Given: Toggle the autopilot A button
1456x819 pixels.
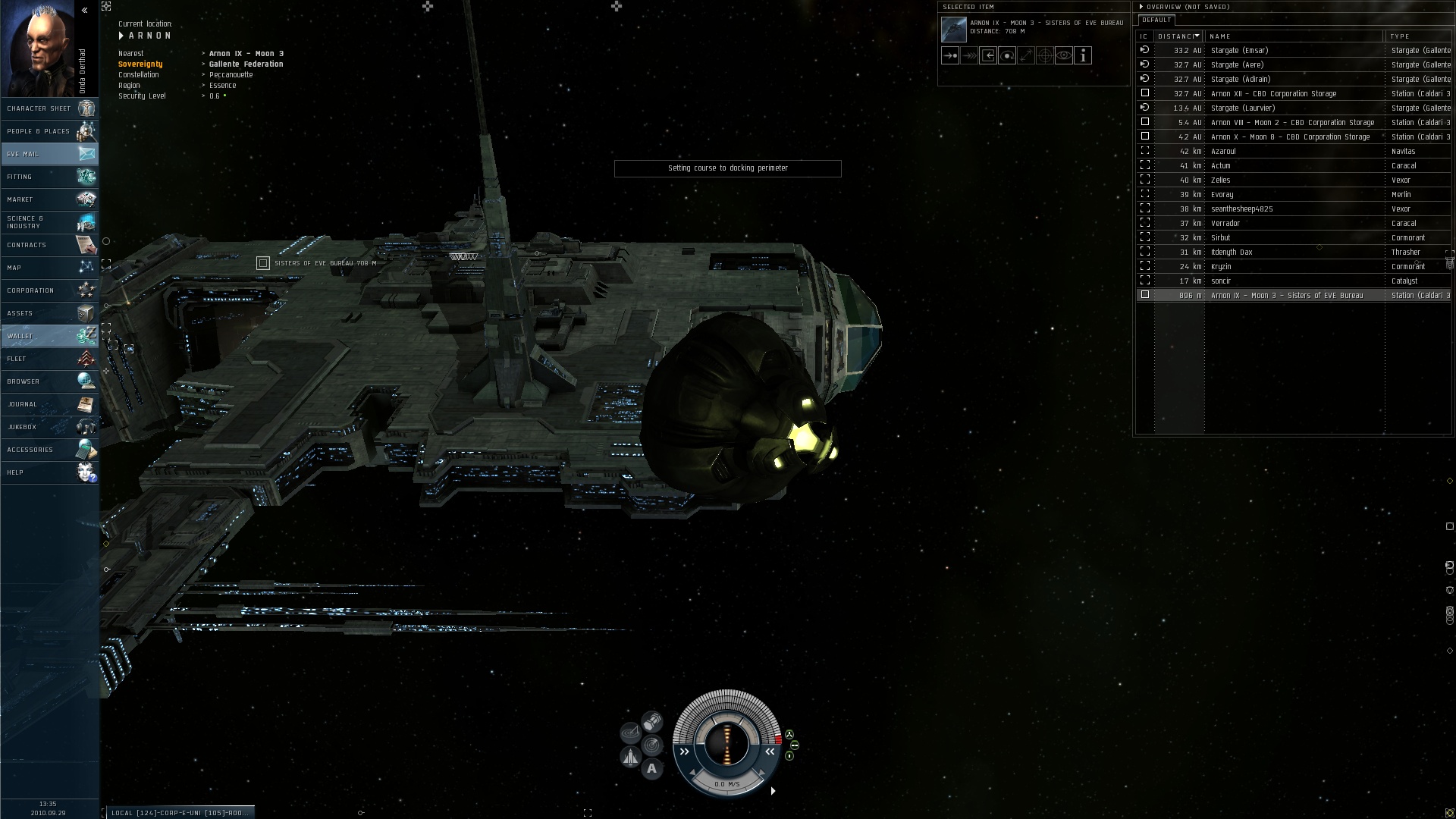Looking at the screenshot, I should coord(651,769).
